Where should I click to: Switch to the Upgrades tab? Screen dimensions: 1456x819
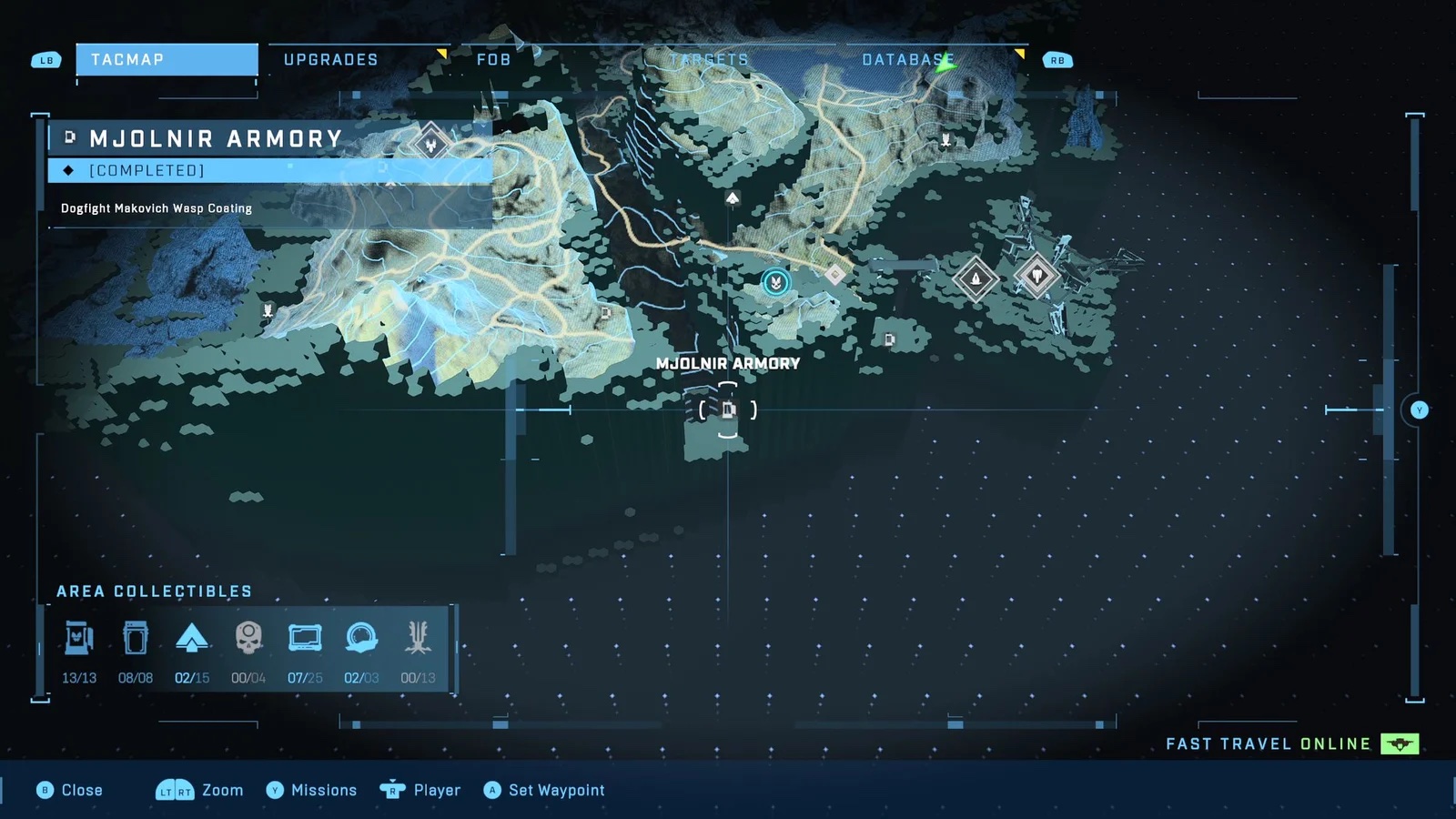331,60
